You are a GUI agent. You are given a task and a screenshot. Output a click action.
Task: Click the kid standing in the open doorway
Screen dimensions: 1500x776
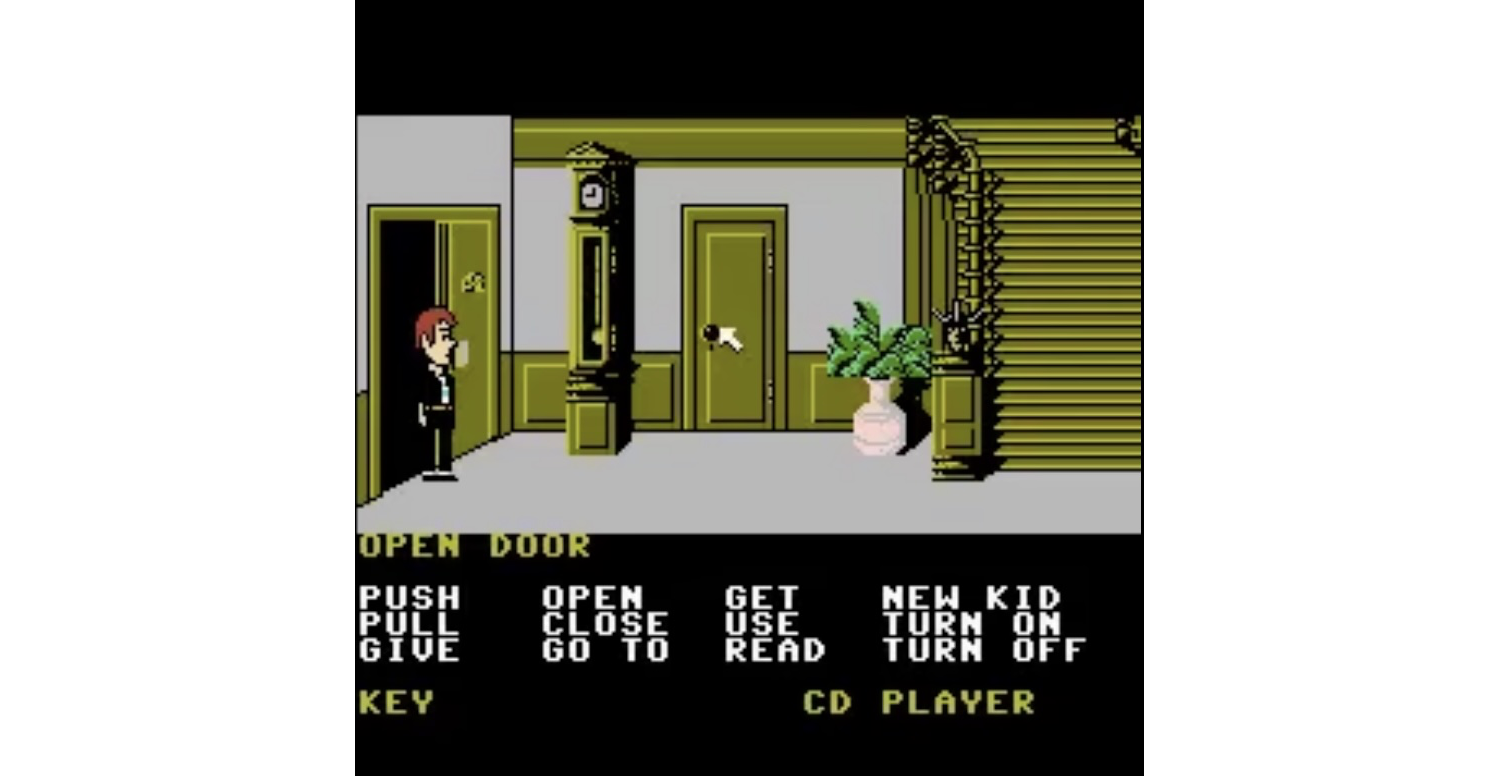point(435,390)
